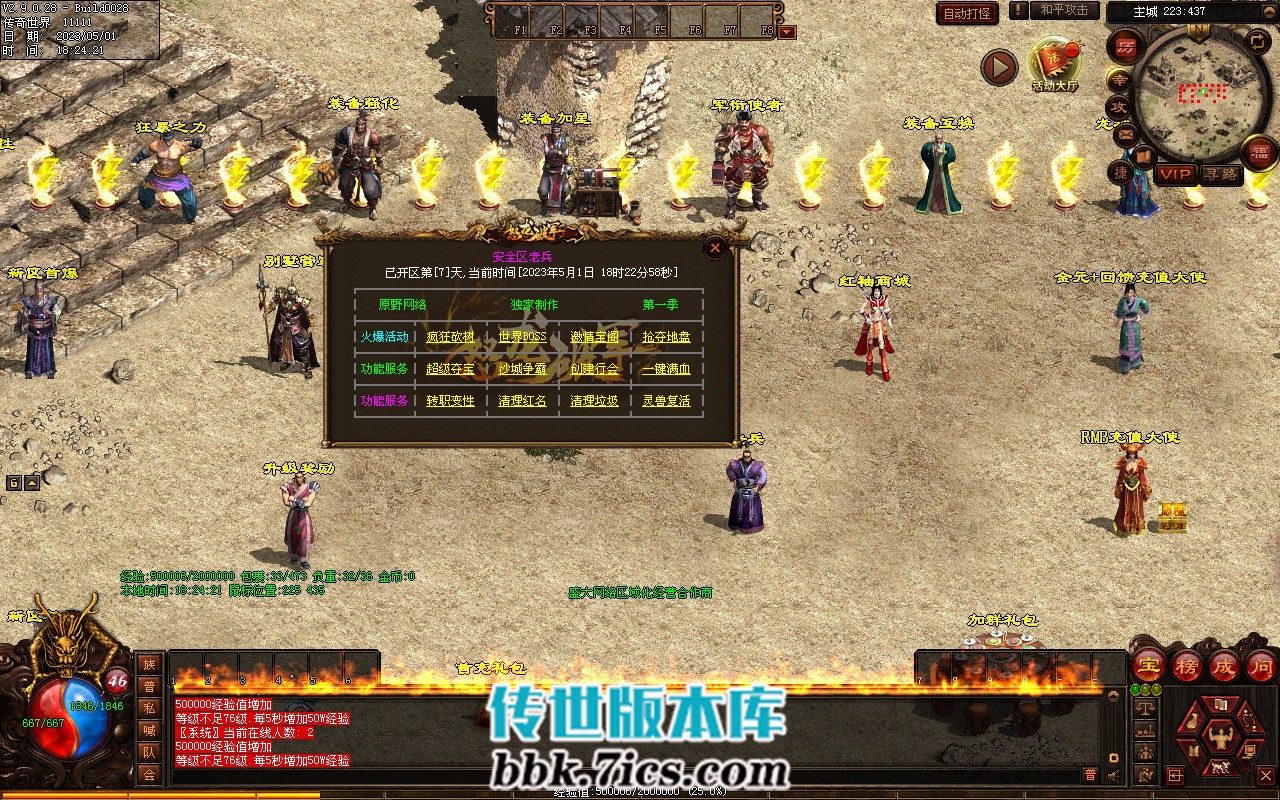The height and width of the screenshot is (800, 1280).
Task: Open the 抢夺地盘 activity
Action: (666, 337)
